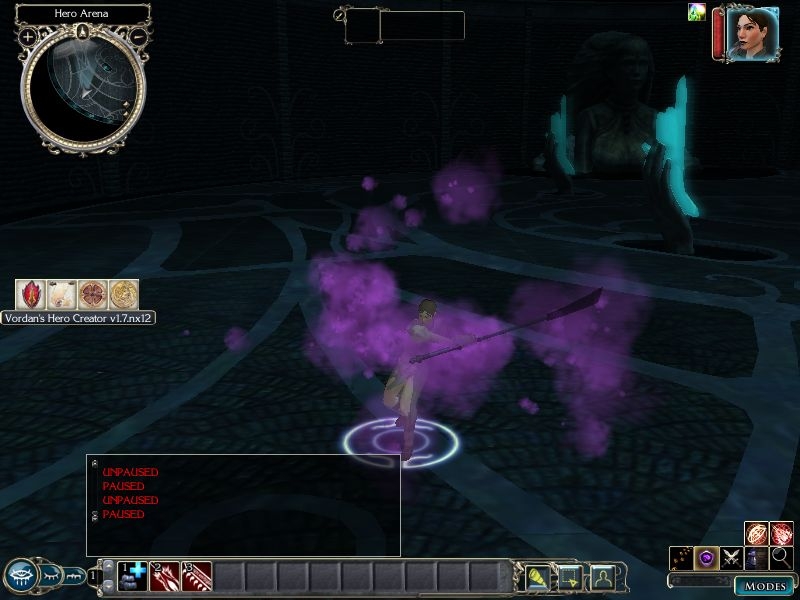Activate the crossed swords mode icon
800x600 pixels.
732,559
